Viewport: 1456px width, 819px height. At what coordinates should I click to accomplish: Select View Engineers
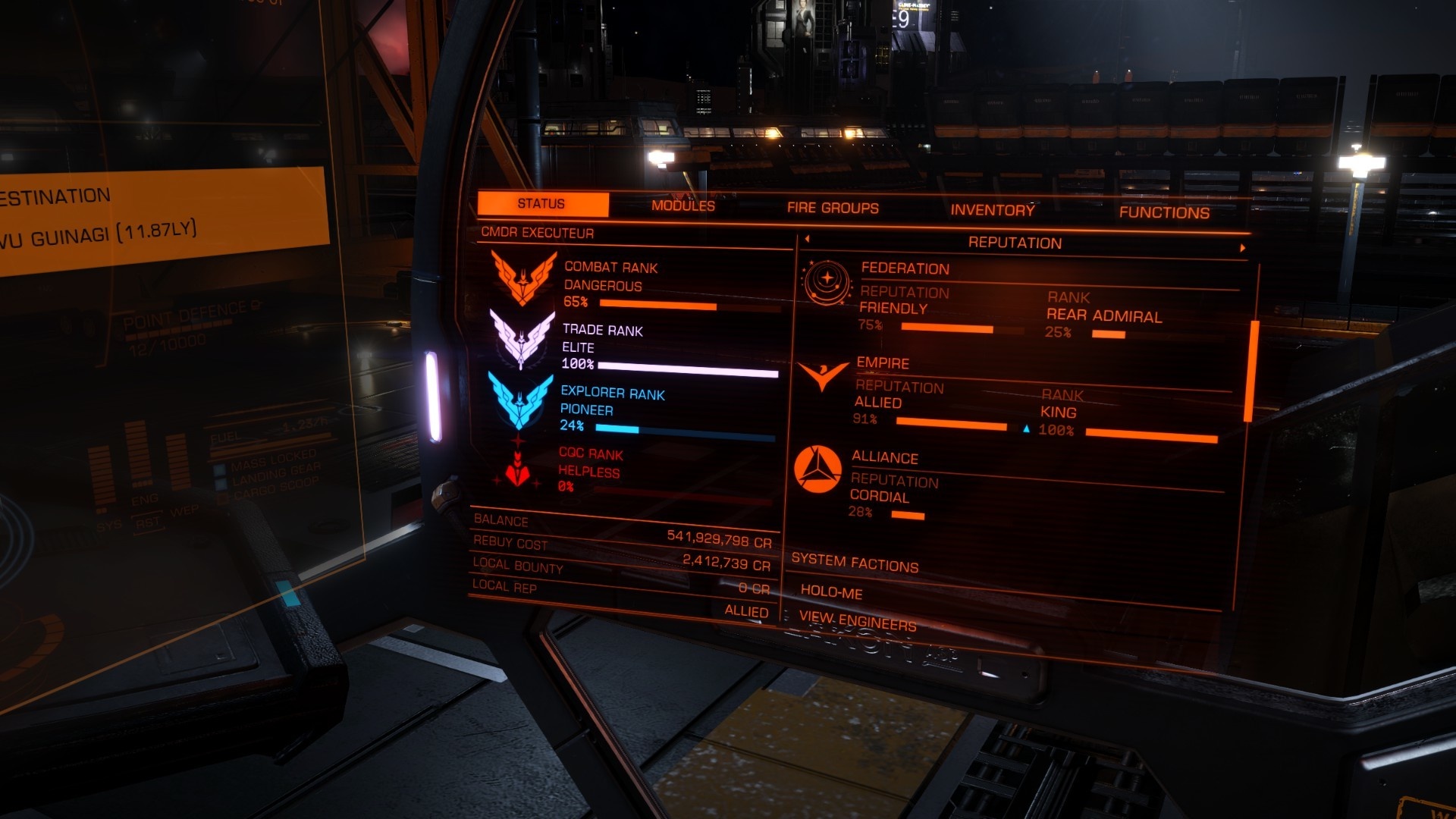858,622
